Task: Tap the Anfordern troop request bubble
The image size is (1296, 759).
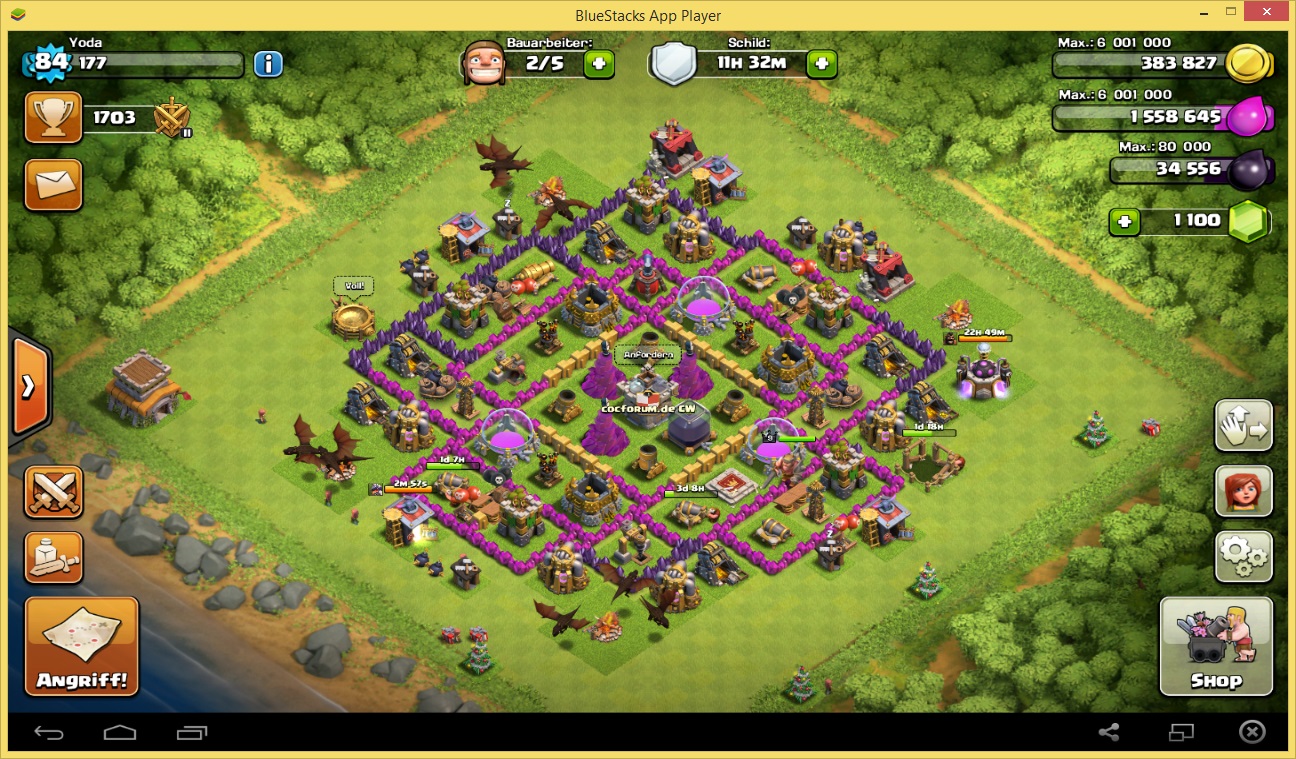Action: pyautogui.click(x=650, y=355)
